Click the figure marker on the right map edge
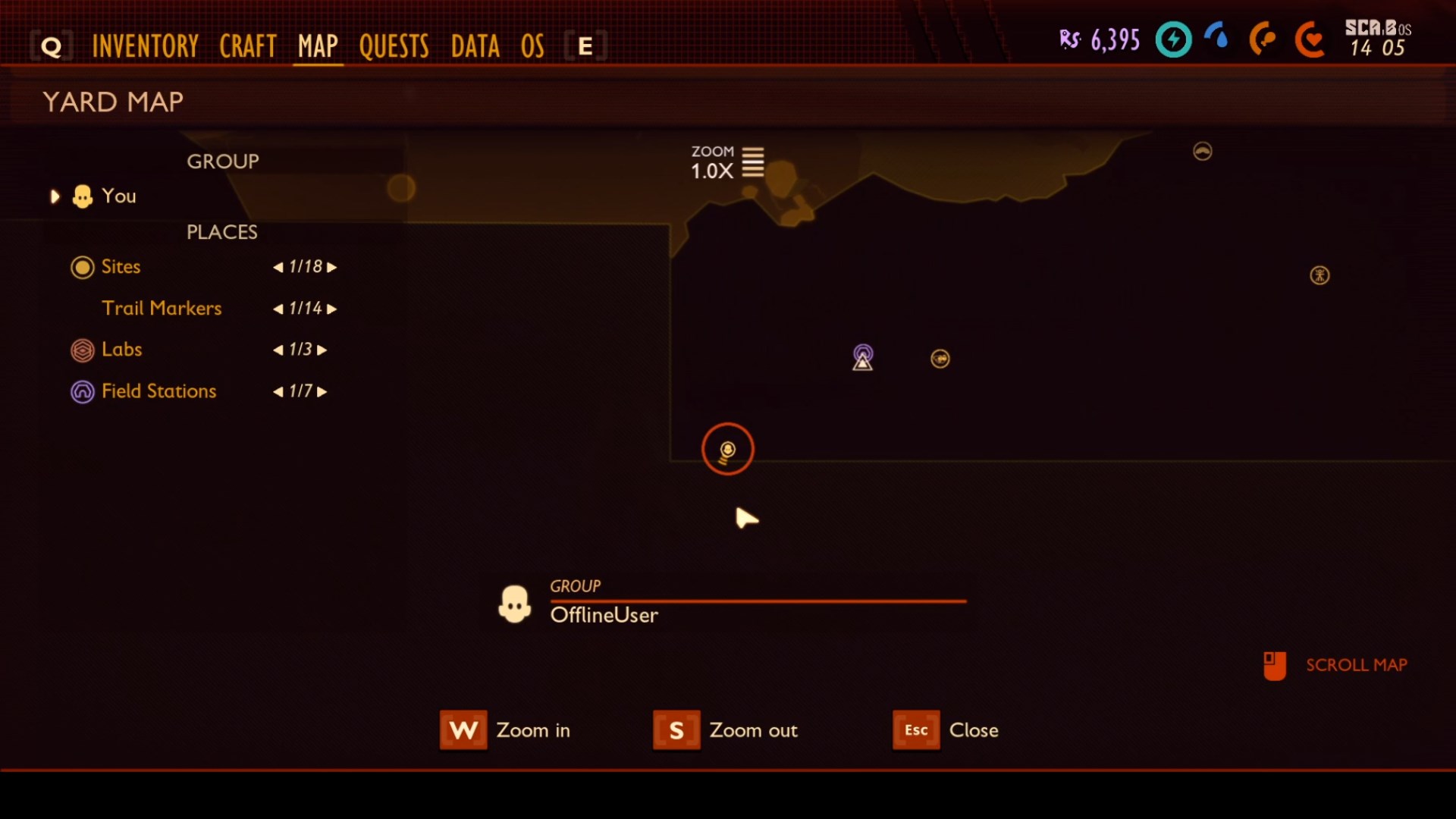The image size is (1456, 819). (1319, 276)
